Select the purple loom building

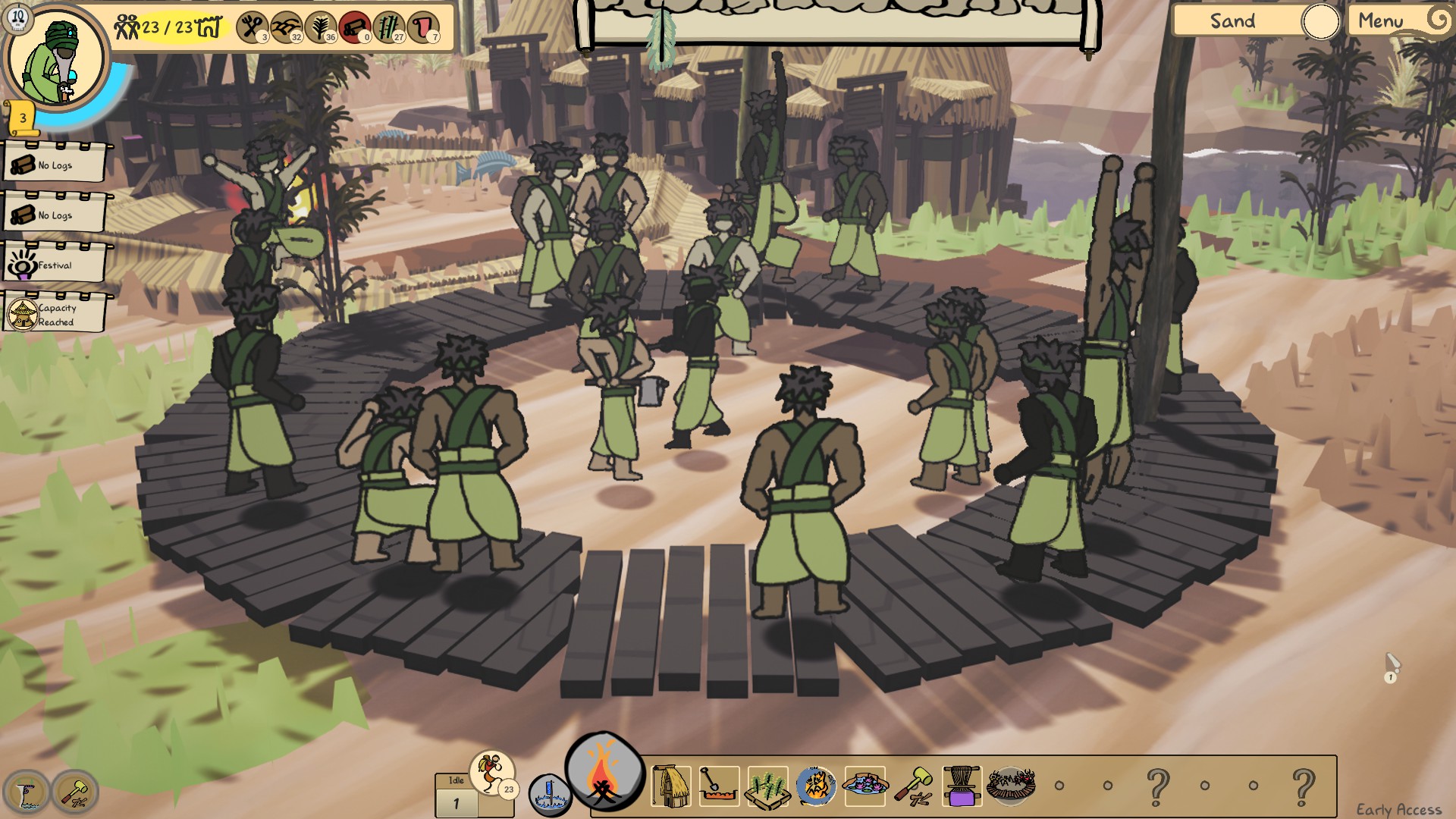tap(962, 786)
